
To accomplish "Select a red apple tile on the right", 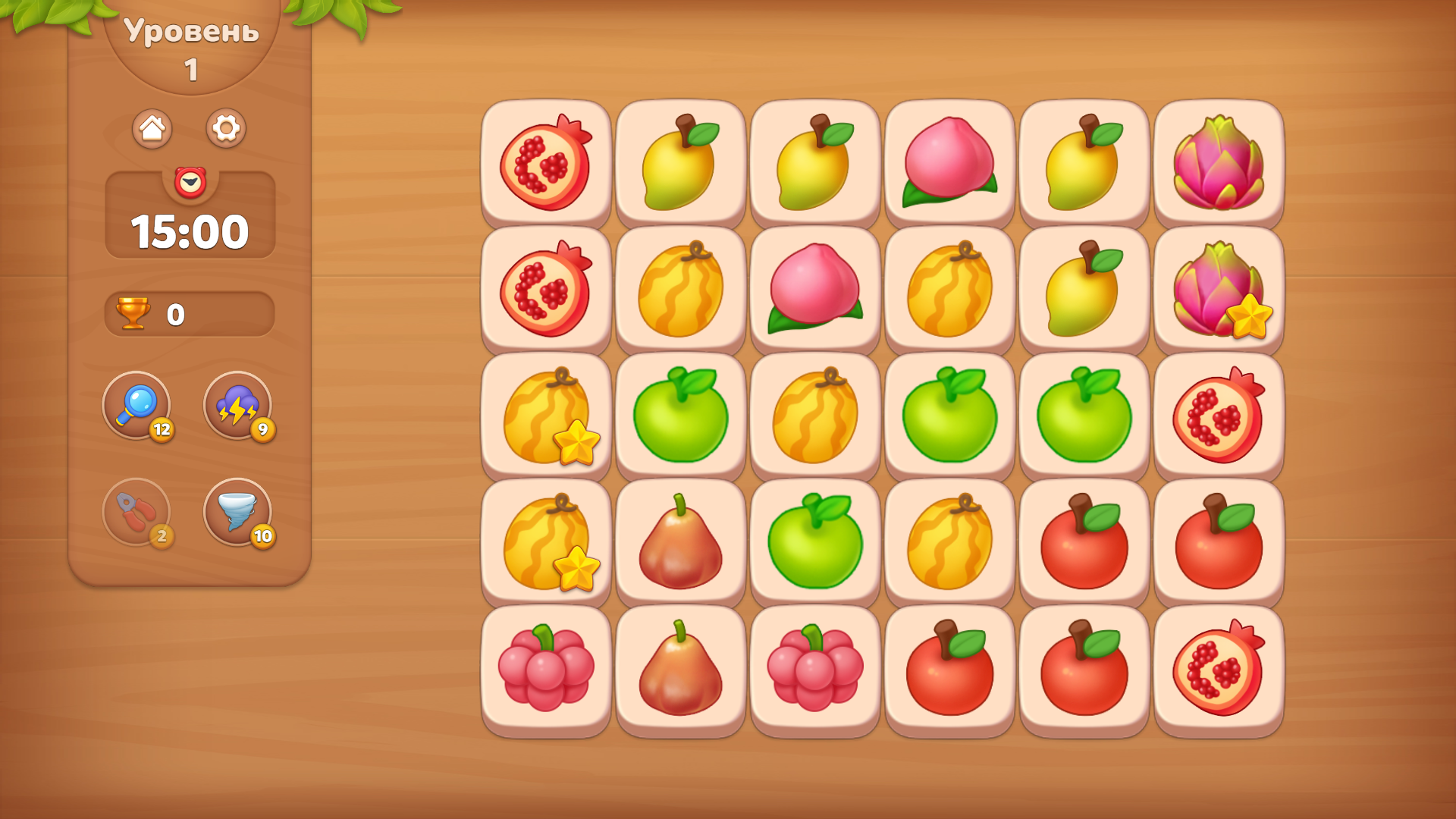I will point(1219,542).
